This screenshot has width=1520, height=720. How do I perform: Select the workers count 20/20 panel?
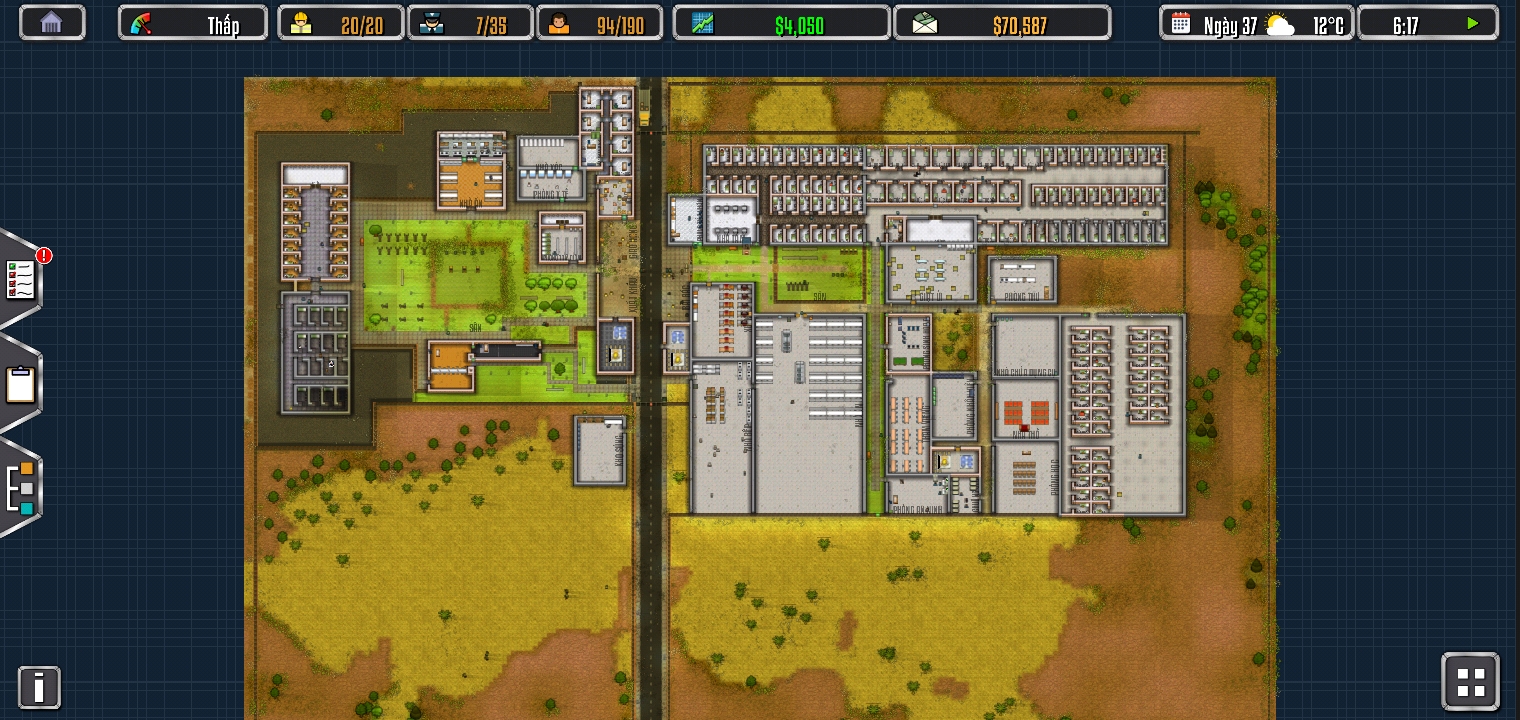[340, 23]
